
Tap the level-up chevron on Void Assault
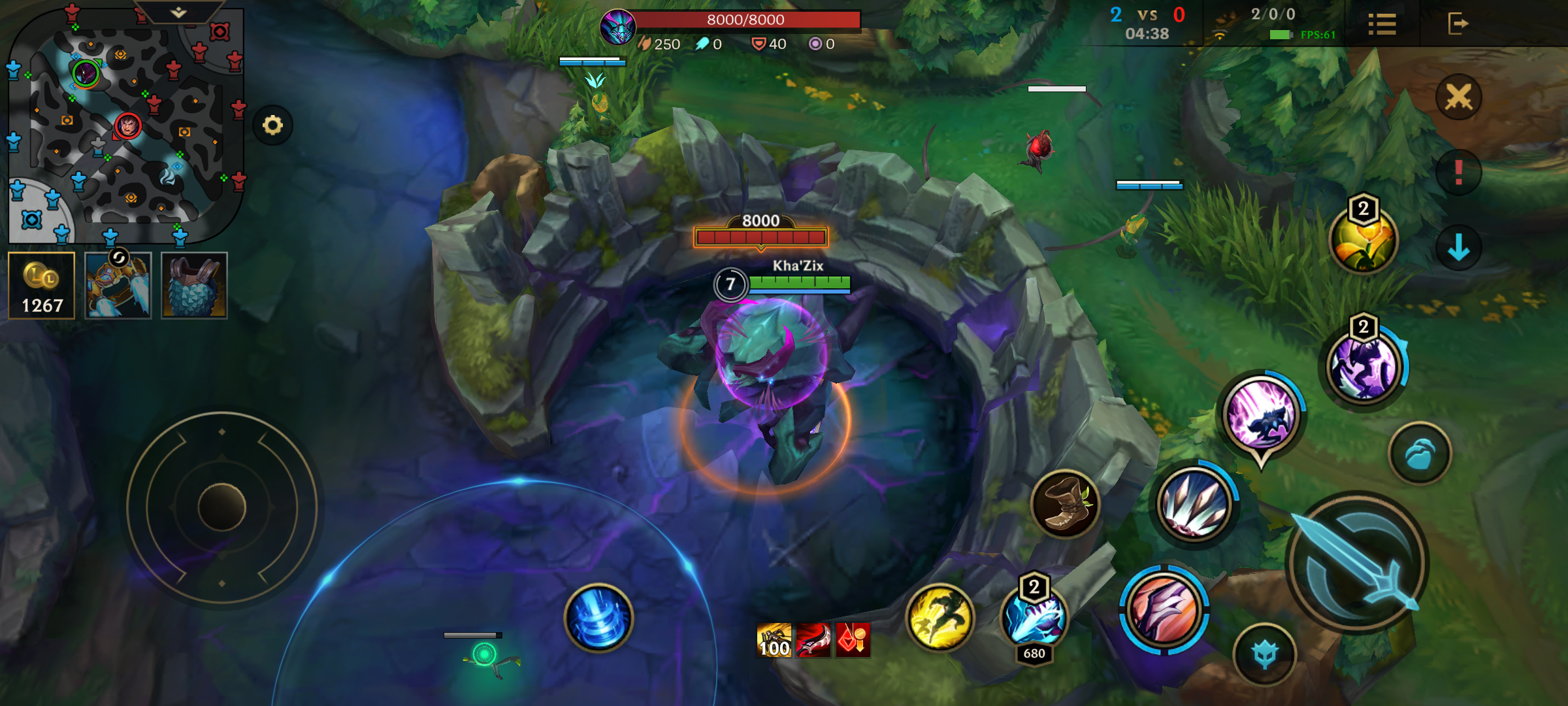point(1364,326)
